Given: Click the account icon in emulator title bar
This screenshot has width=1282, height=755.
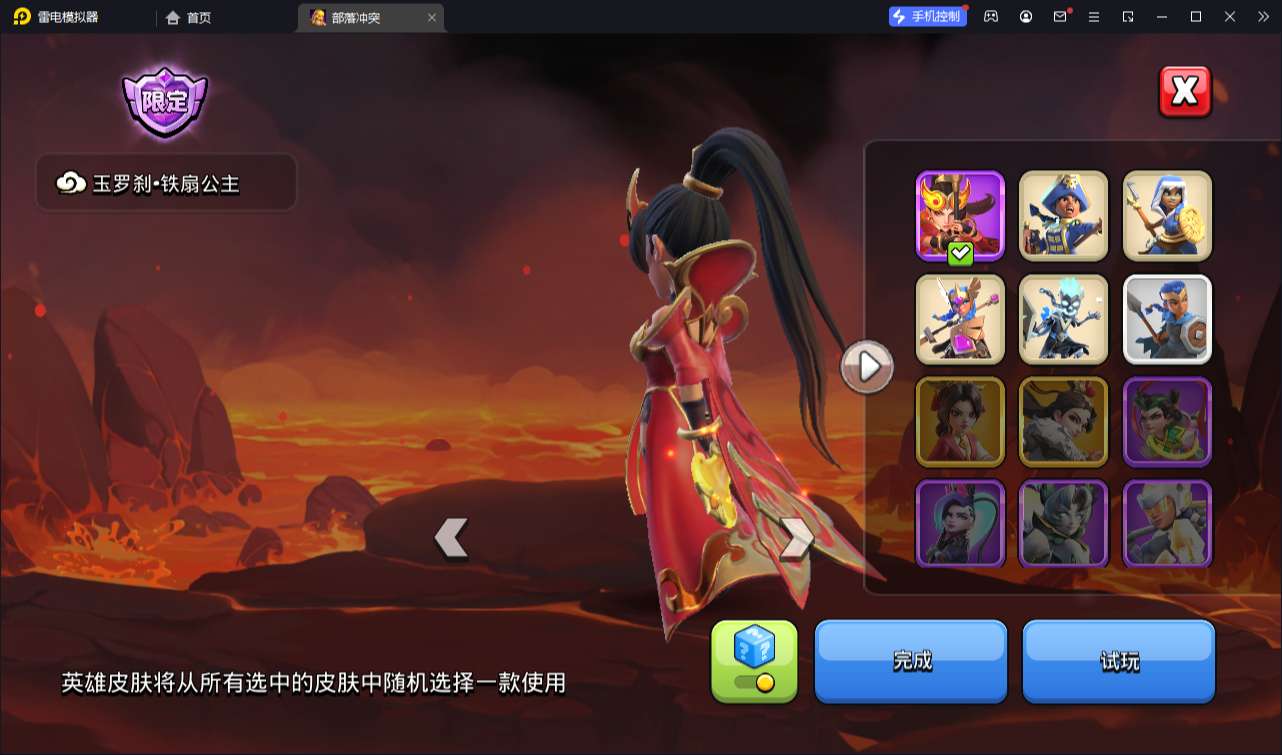Looking at the screenshot, I should click(x=1026, y=17).
